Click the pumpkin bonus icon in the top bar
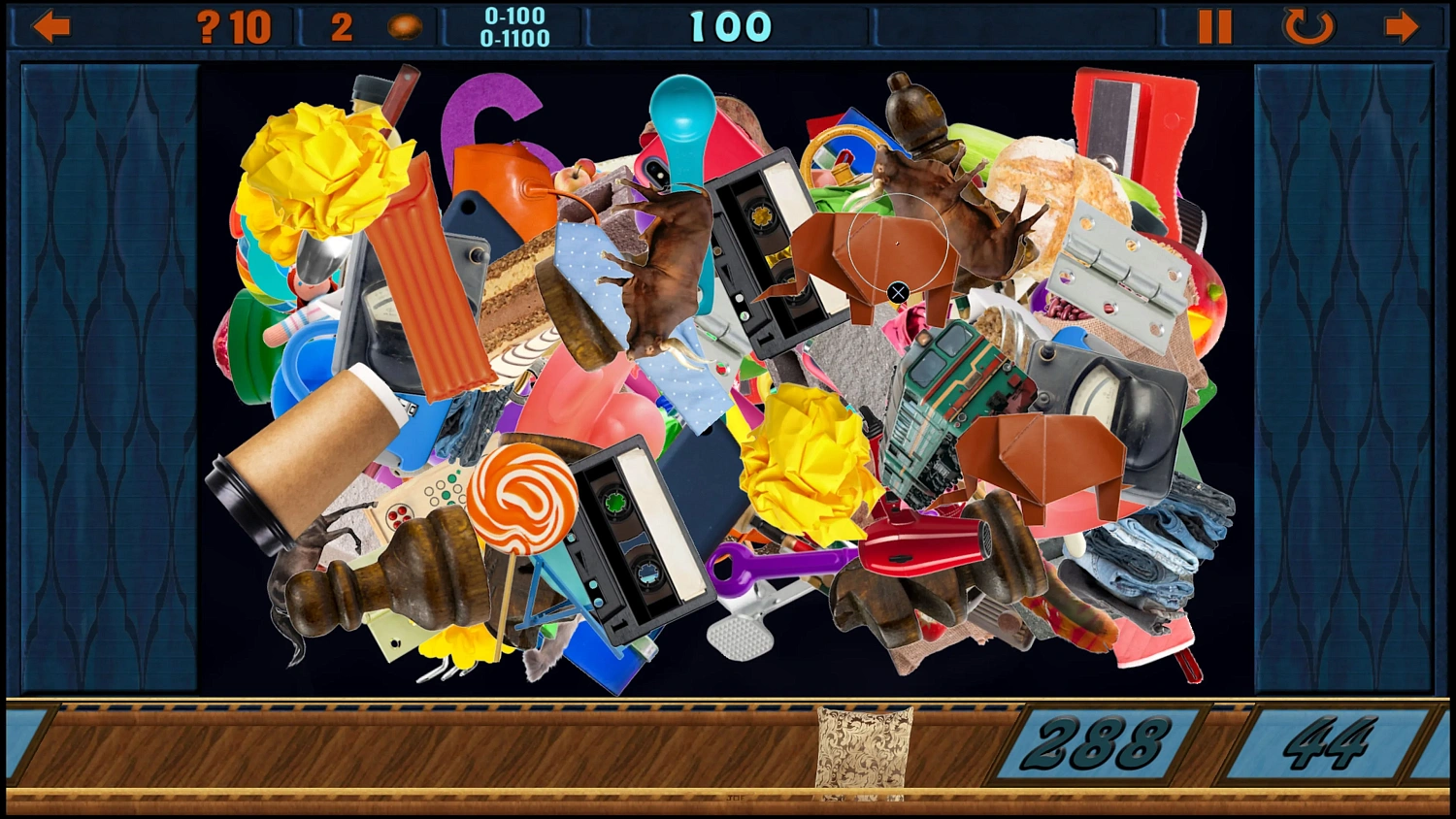 coord(403,24)
